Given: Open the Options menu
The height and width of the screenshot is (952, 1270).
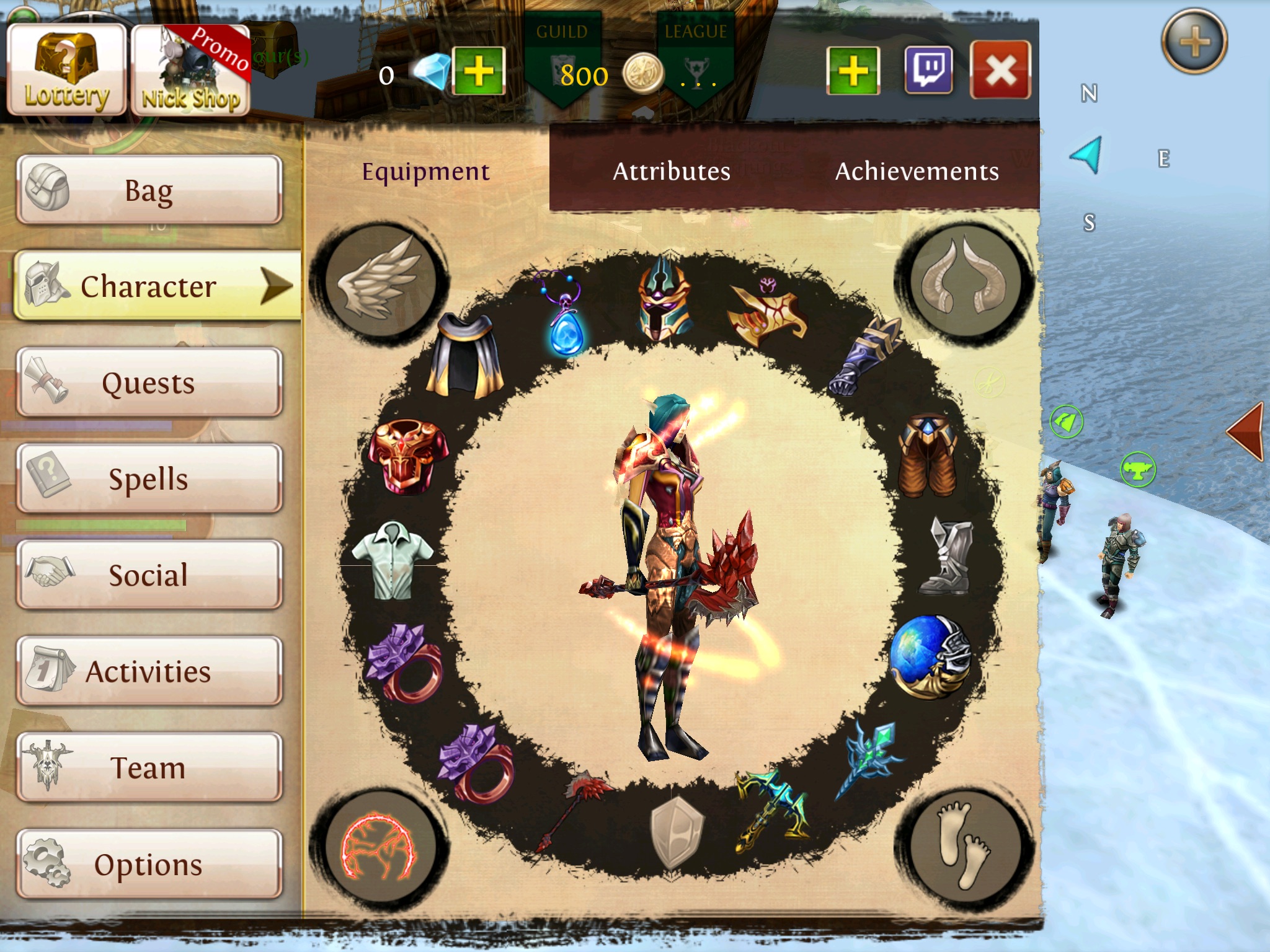Looking at the screenshot, I should [149, 864].
